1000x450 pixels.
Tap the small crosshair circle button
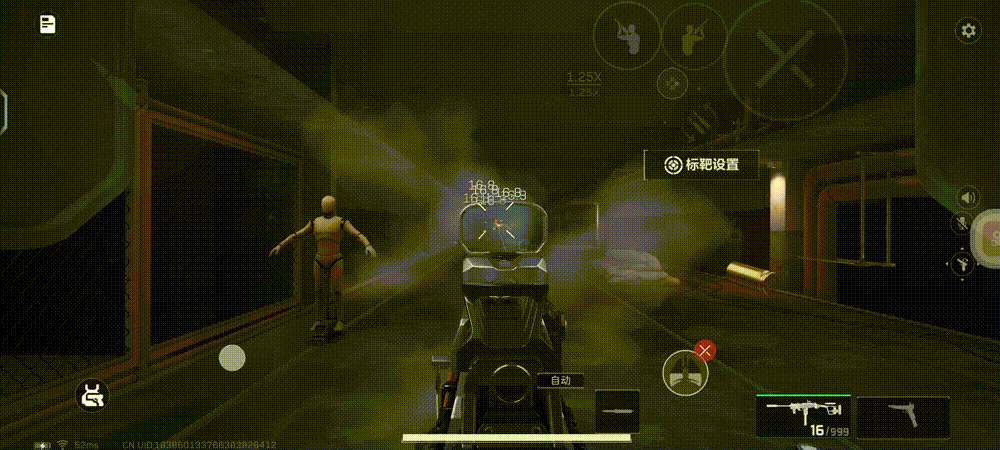pyautogui.click(x=673, y=83)
